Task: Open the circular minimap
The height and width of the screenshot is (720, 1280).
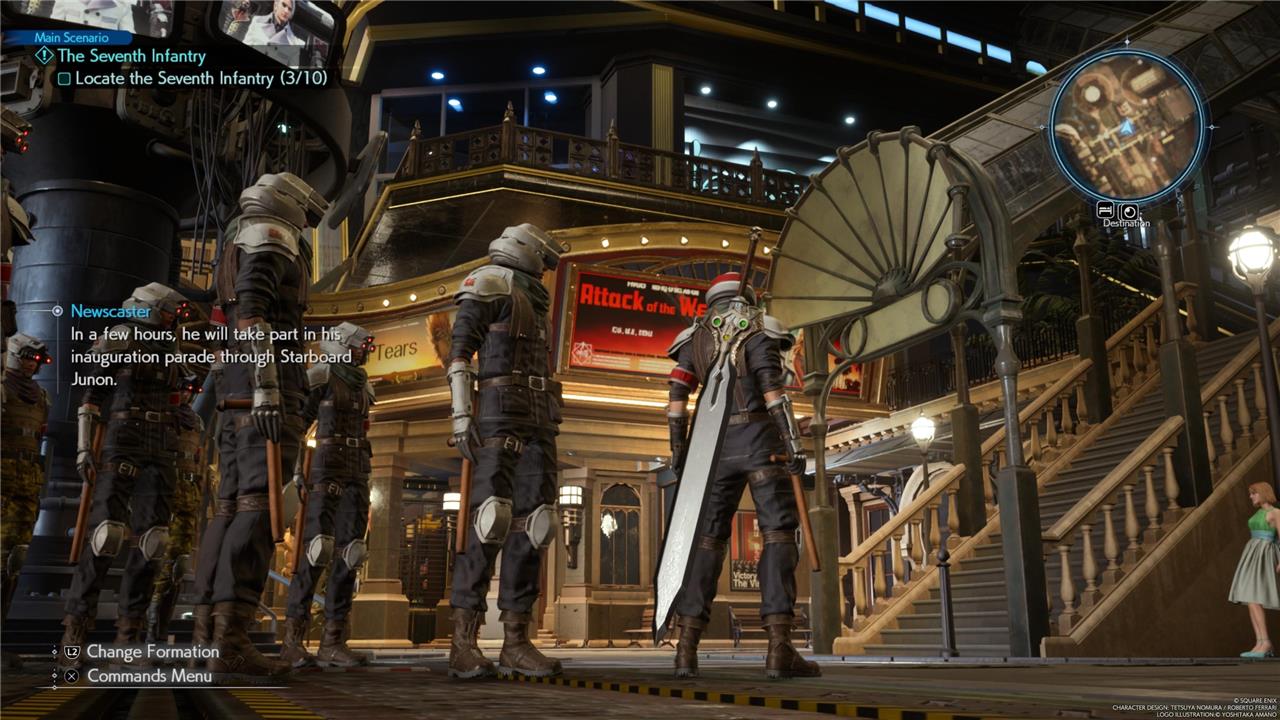Action: pyautogui.click(x=1128, y=126)
